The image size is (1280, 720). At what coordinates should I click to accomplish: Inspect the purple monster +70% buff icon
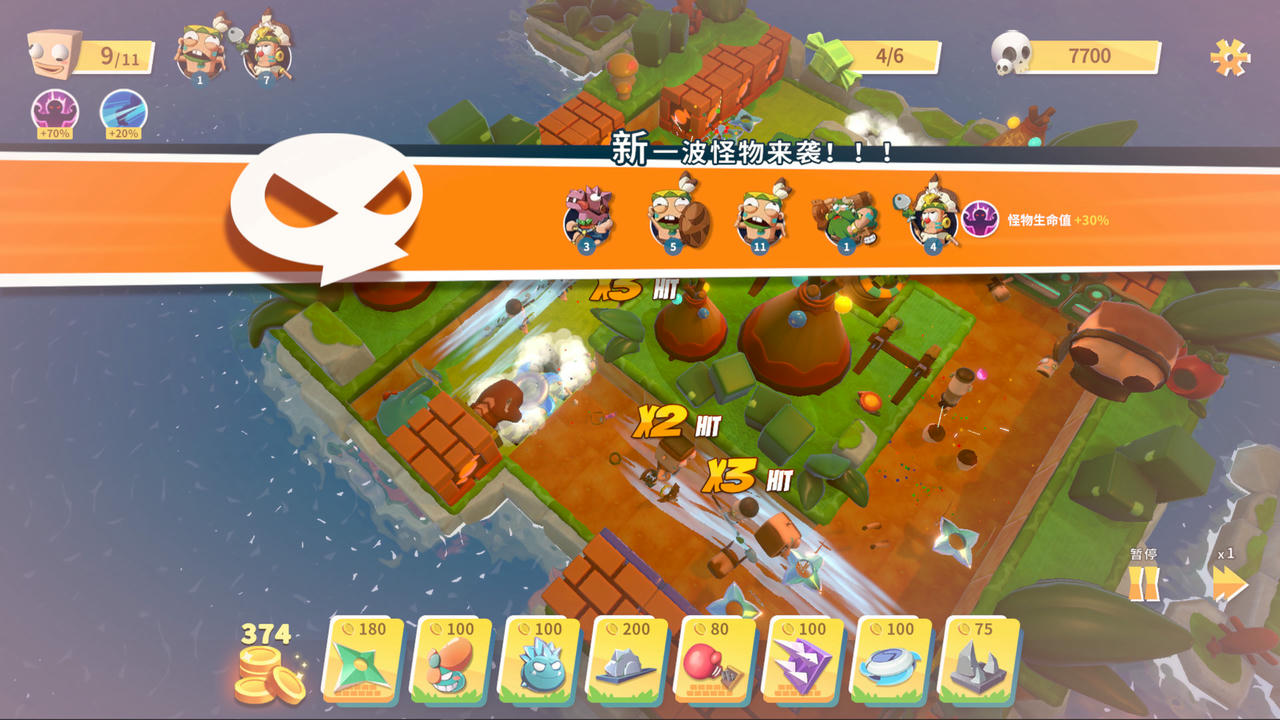tap(55, 112)
